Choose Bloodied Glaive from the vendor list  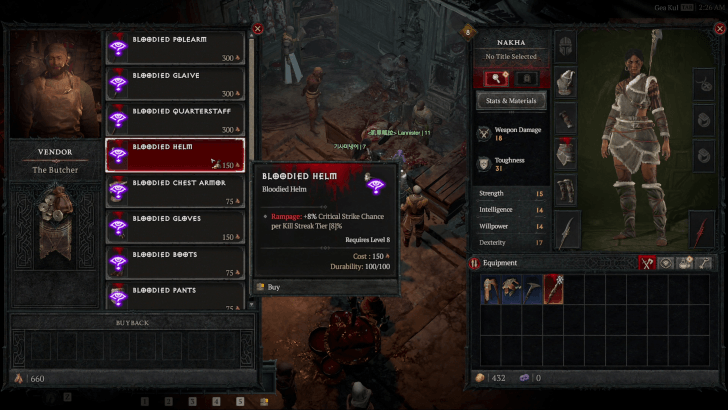175,83
